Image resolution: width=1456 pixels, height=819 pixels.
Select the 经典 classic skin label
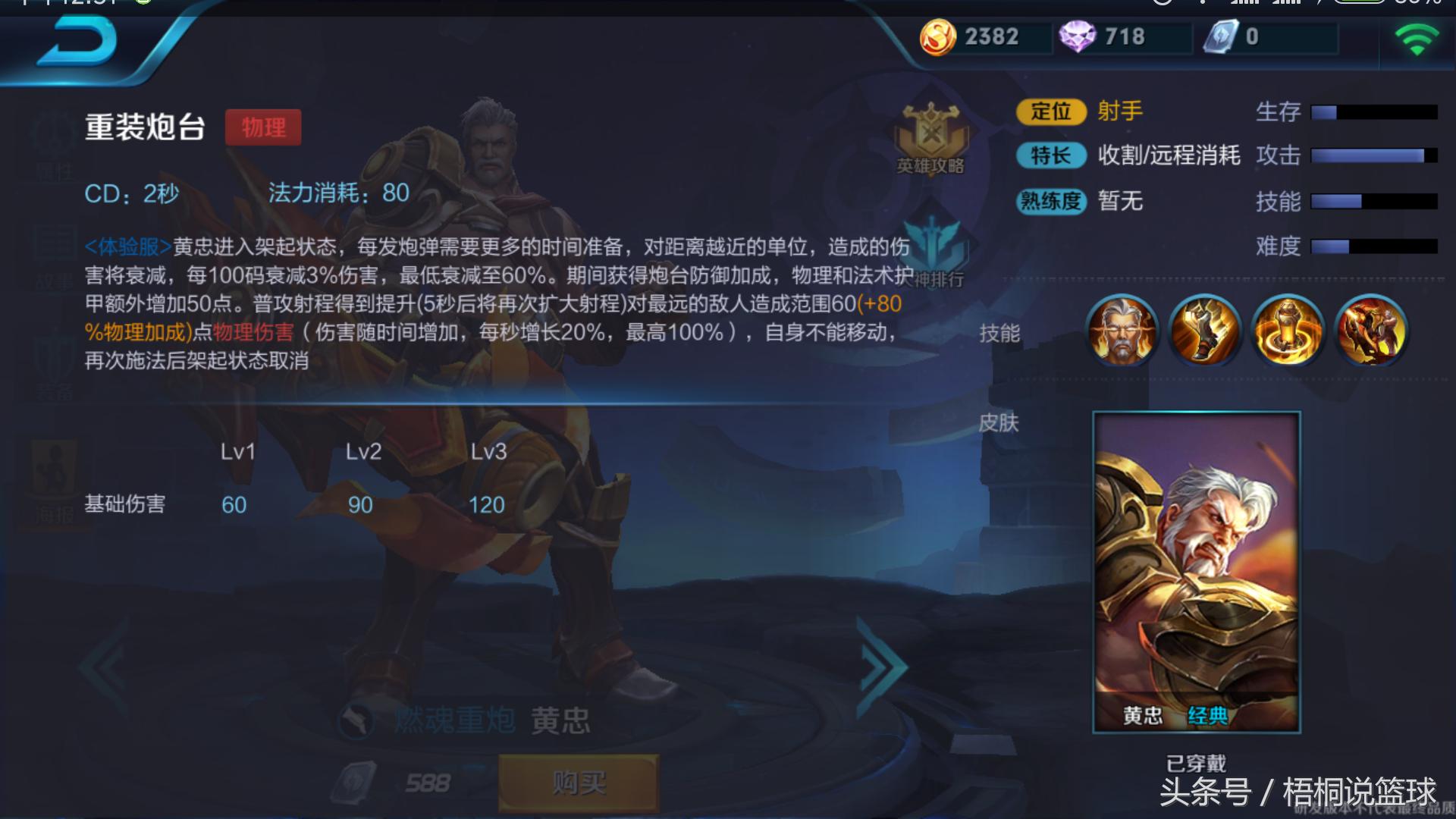[x=1209, y=714]
